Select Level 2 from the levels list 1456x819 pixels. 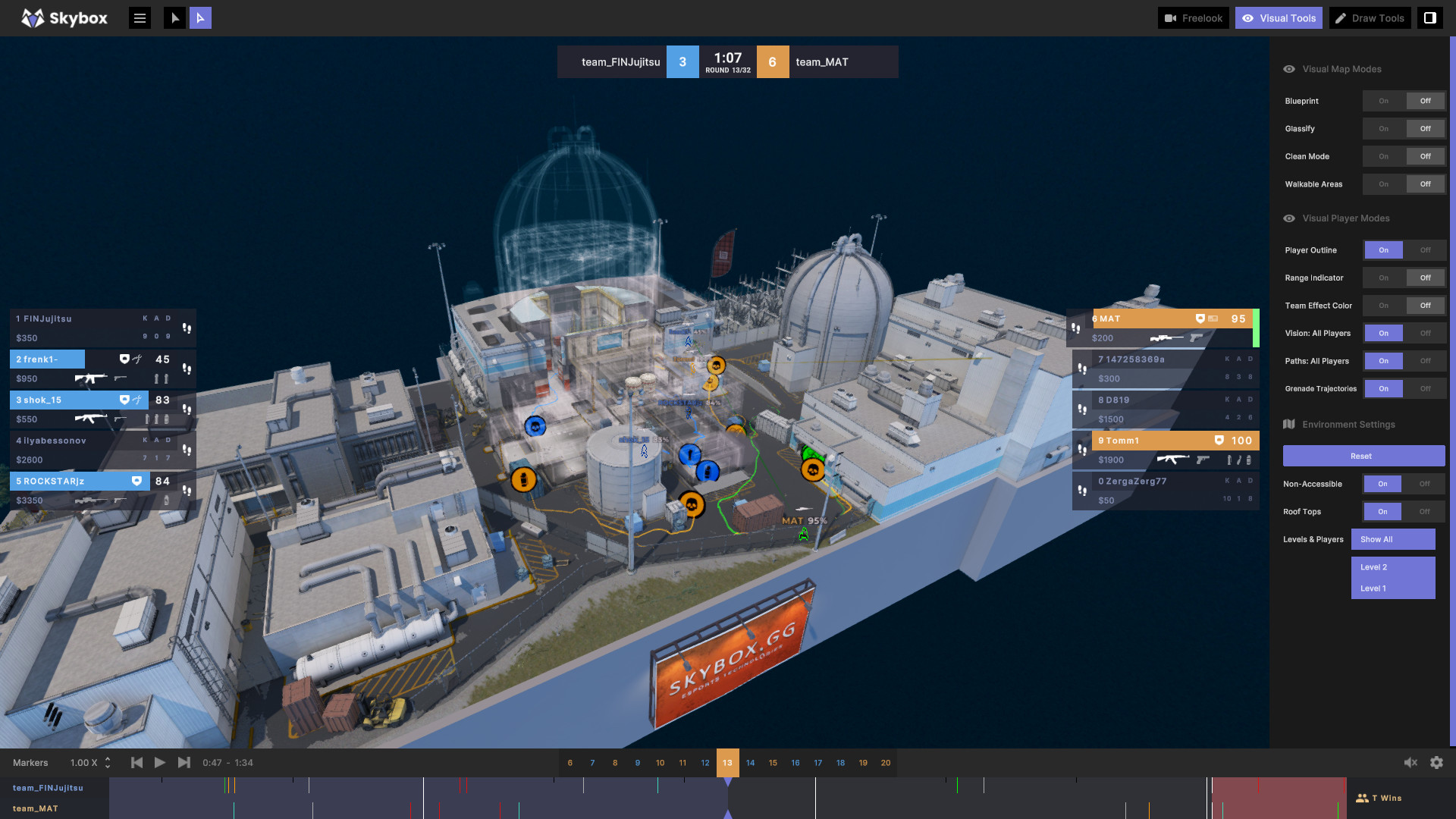click(x=1393, y=566)
